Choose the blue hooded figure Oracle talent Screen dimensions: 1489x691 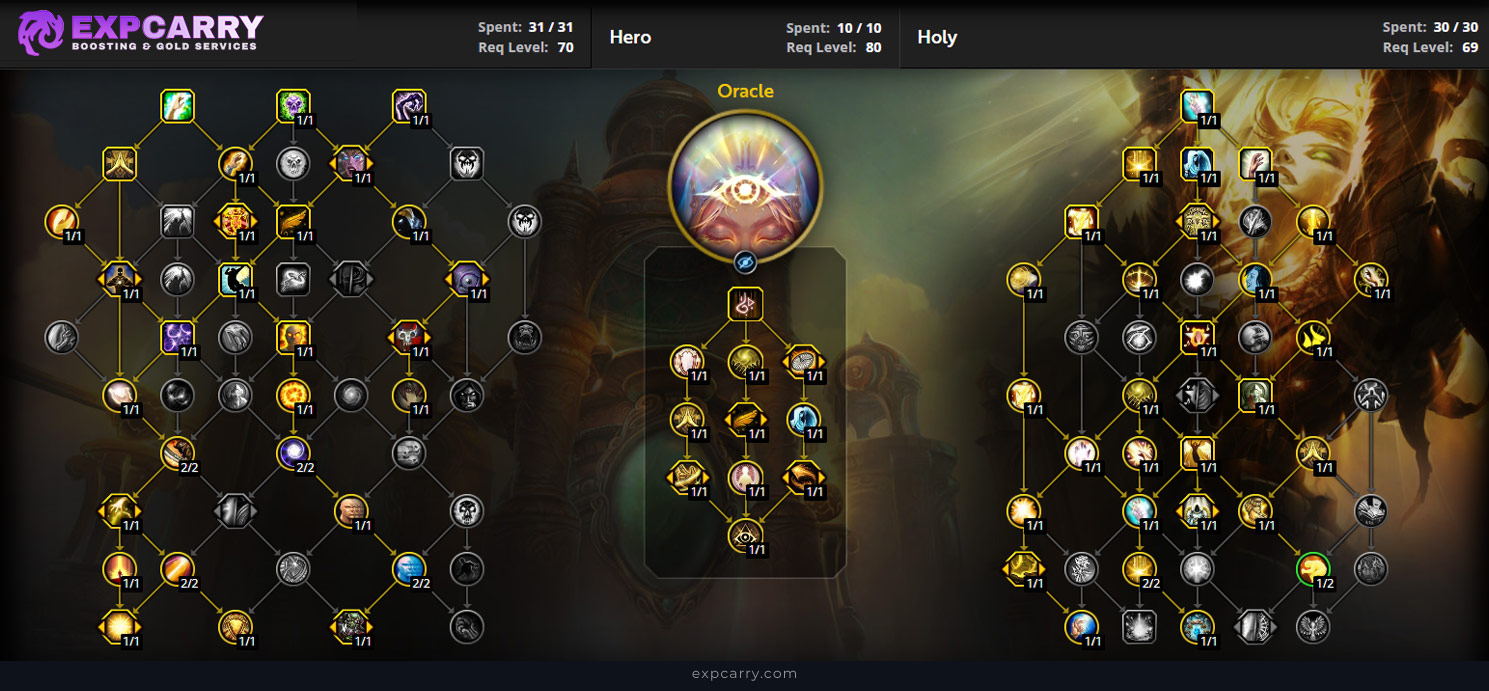point(803,419)
